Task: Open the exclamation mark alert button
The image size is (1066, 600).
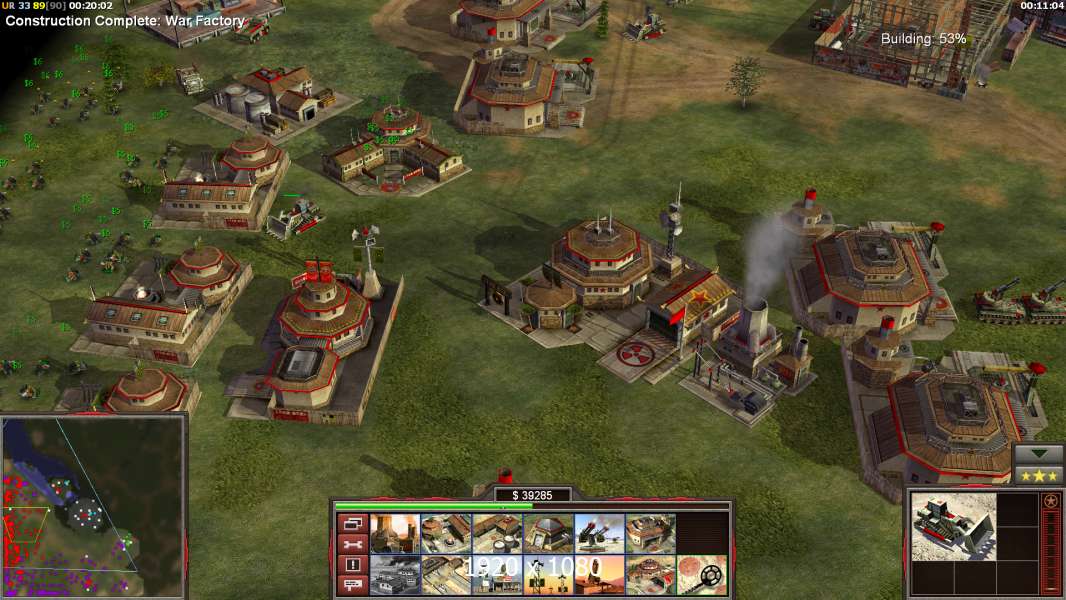Action: [x=352, y=565]
